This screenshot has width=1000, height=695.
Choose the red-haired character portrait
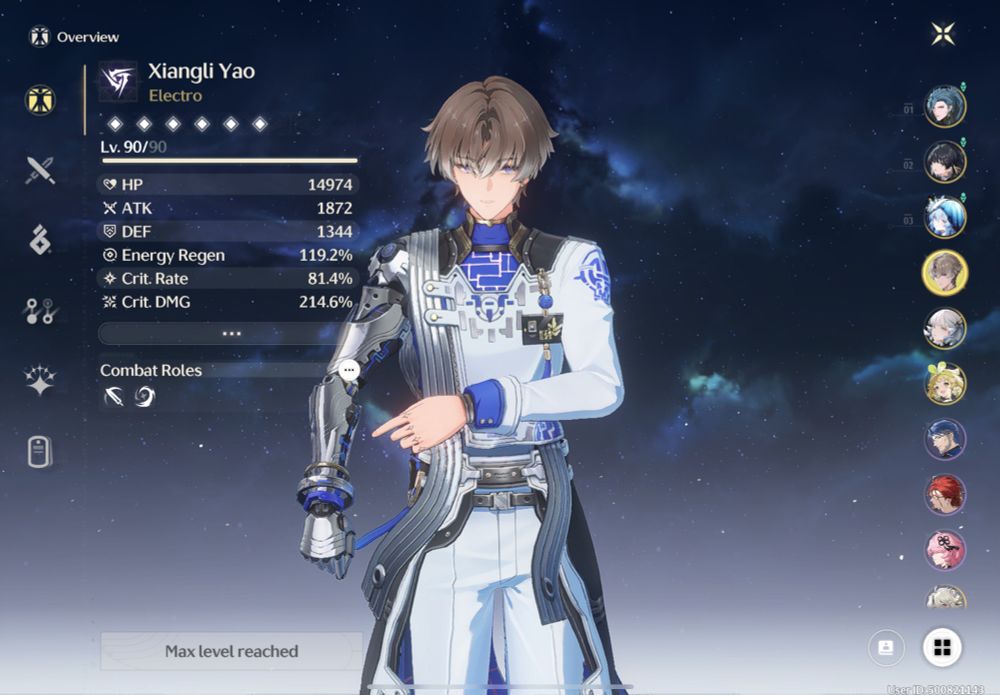(944, 494)
